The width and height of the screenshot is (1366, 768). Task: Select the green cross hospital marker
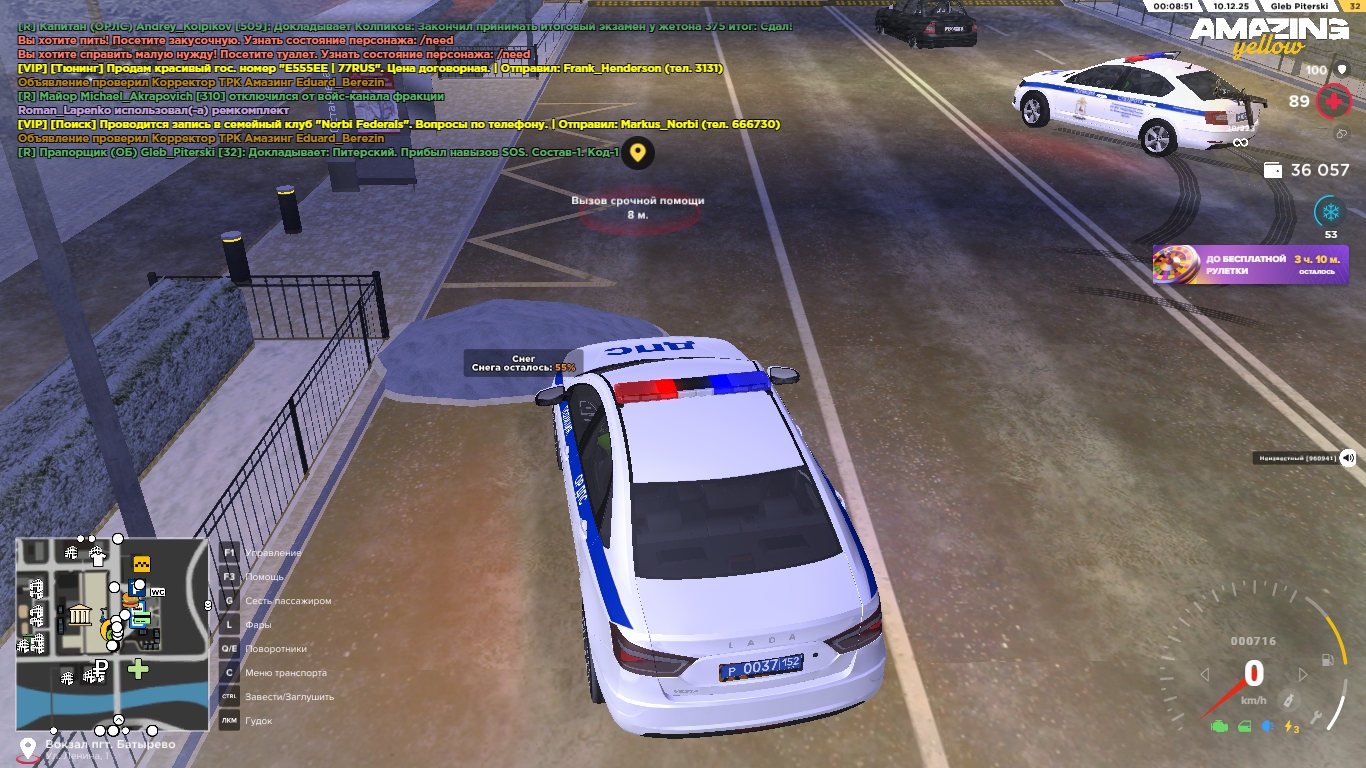138,669
